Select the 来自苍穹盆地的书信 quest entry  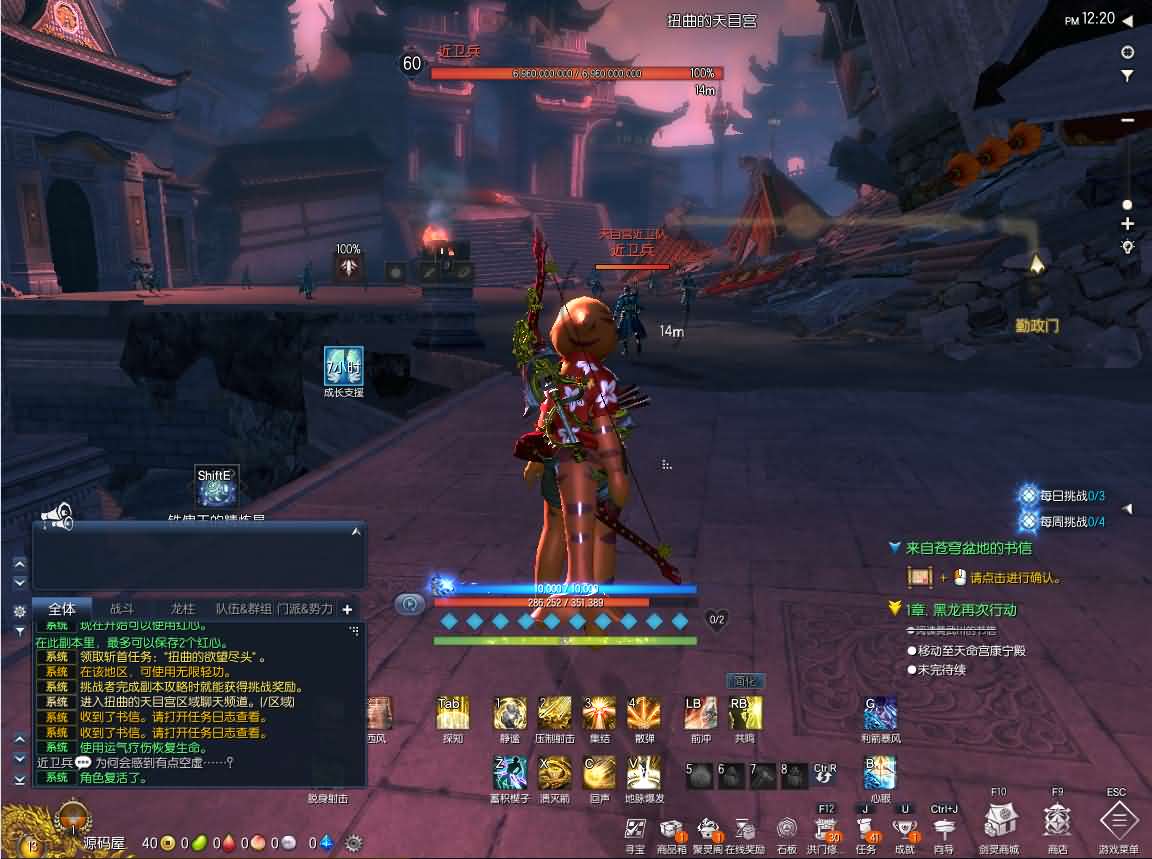[968, 548]
